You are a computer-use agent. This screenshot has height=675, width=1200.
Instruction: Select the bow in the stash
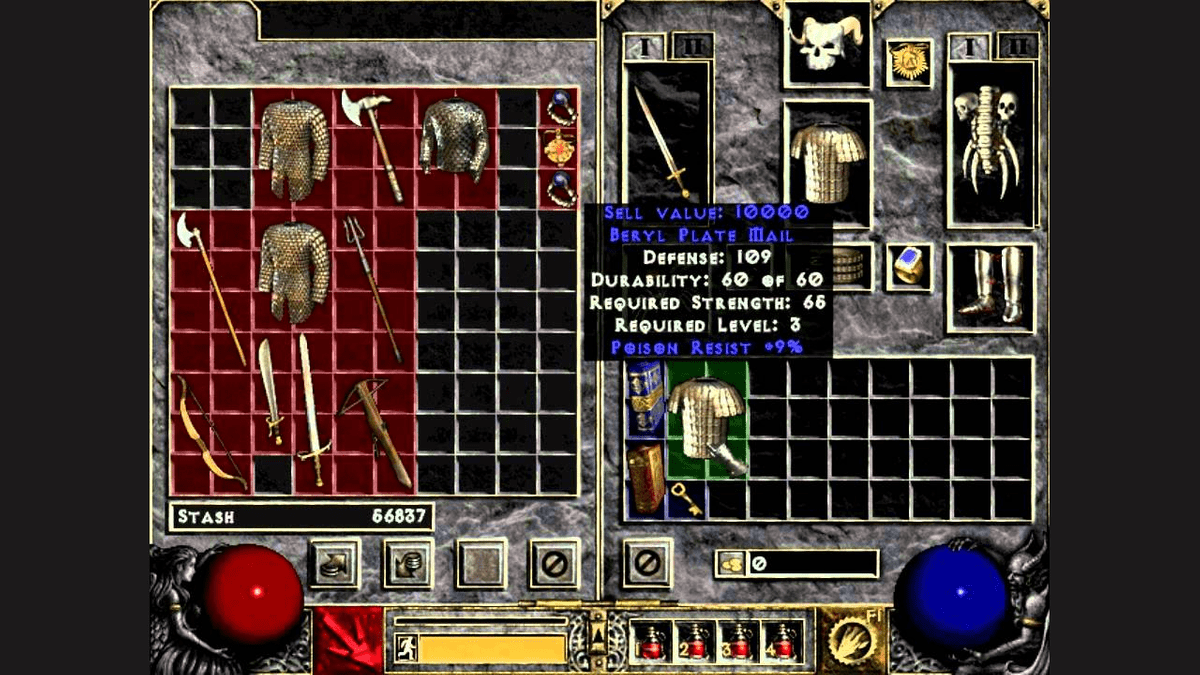[x=210, y=432]
